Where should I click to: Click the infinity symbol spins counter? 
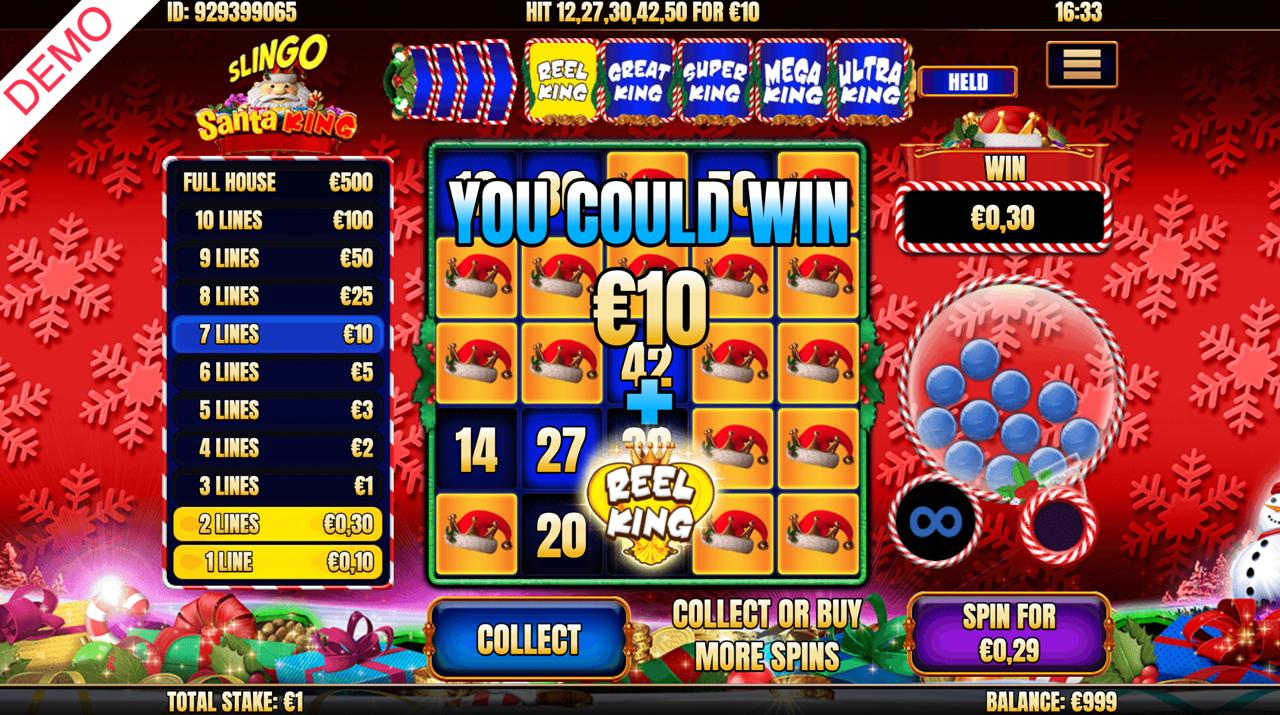(x=934, y=520)
